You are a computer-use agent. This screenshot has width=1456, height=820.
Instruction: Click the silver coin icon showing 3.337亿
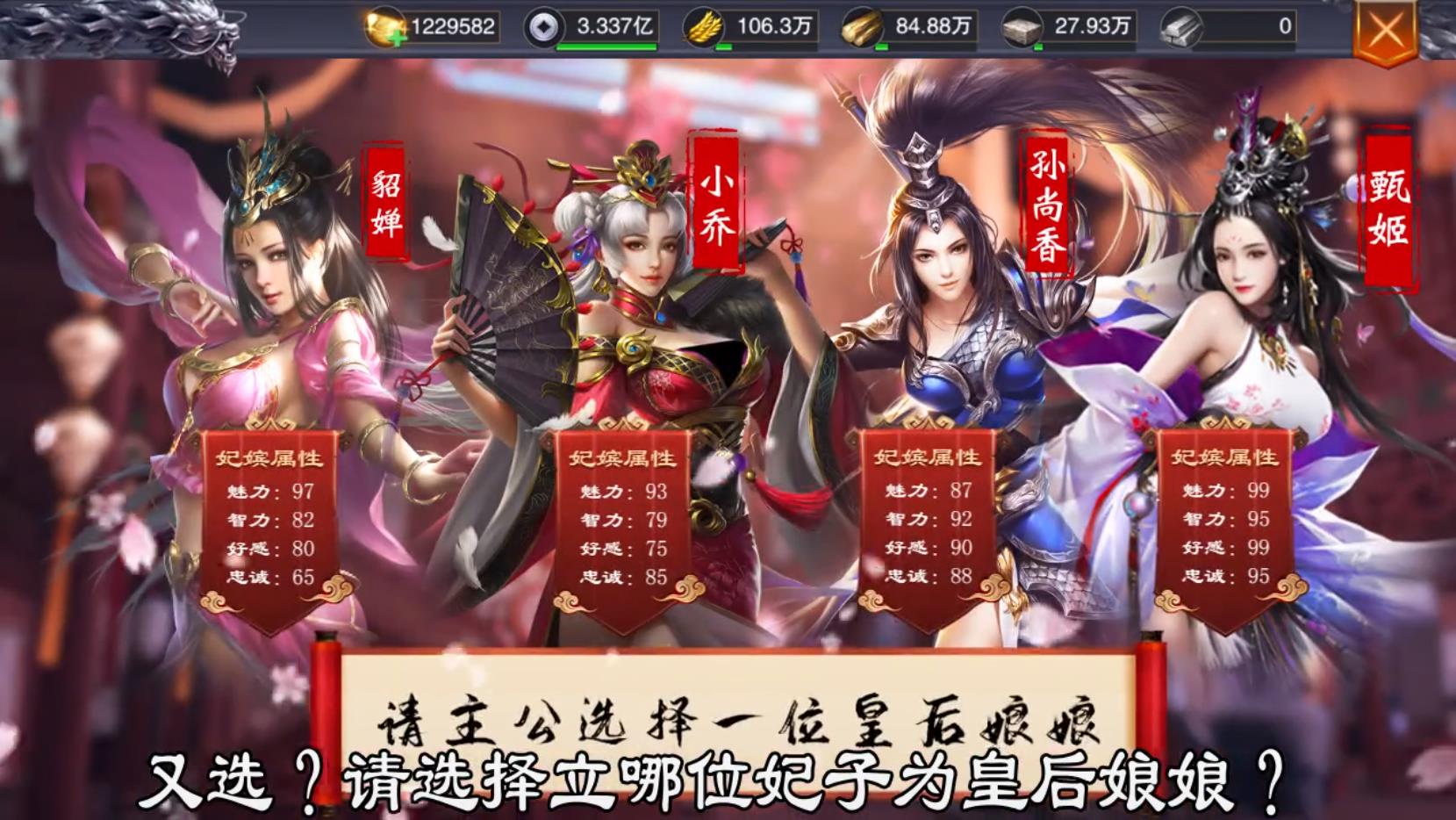coord(546,26)
